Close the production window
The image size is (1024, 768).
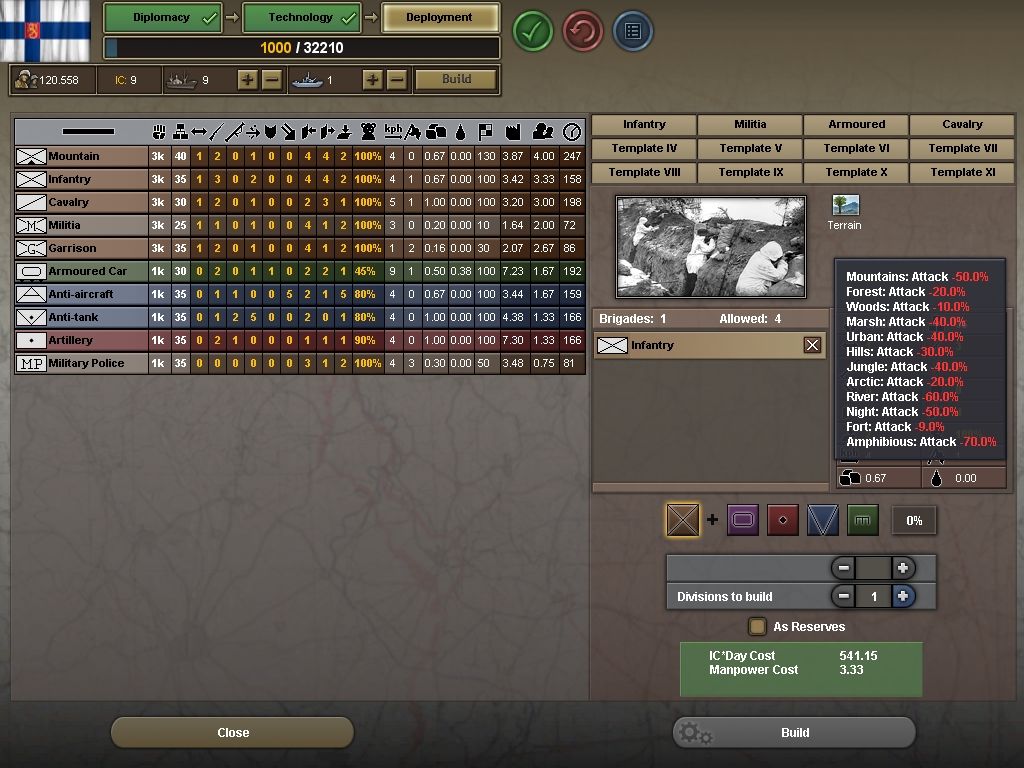click(x=232, y=732)
